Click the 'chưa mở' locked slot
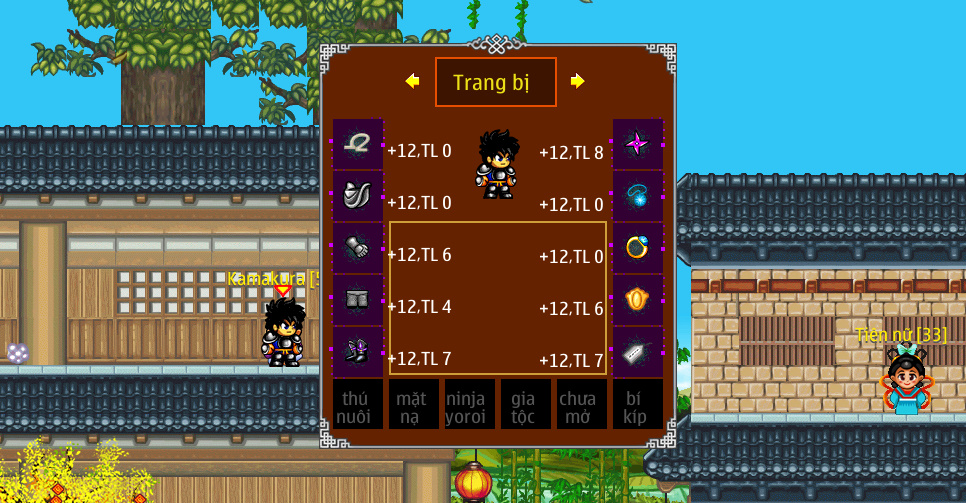Viewport: 966px width, 503px height. point(581,404)
